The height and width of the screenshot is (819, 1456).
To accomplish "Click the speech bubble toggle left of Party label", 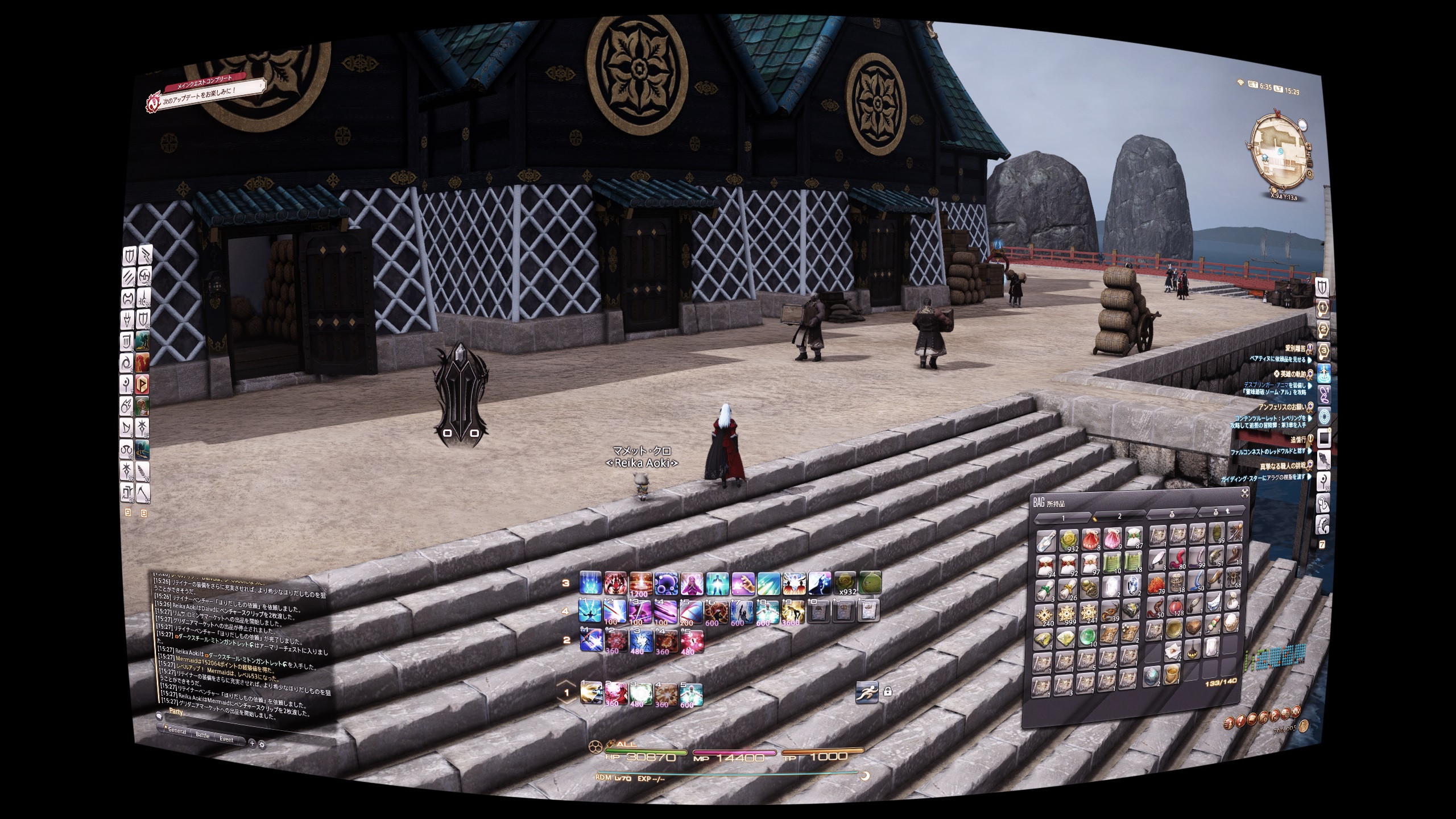I will pyautogui.click(x=160, y=717).
